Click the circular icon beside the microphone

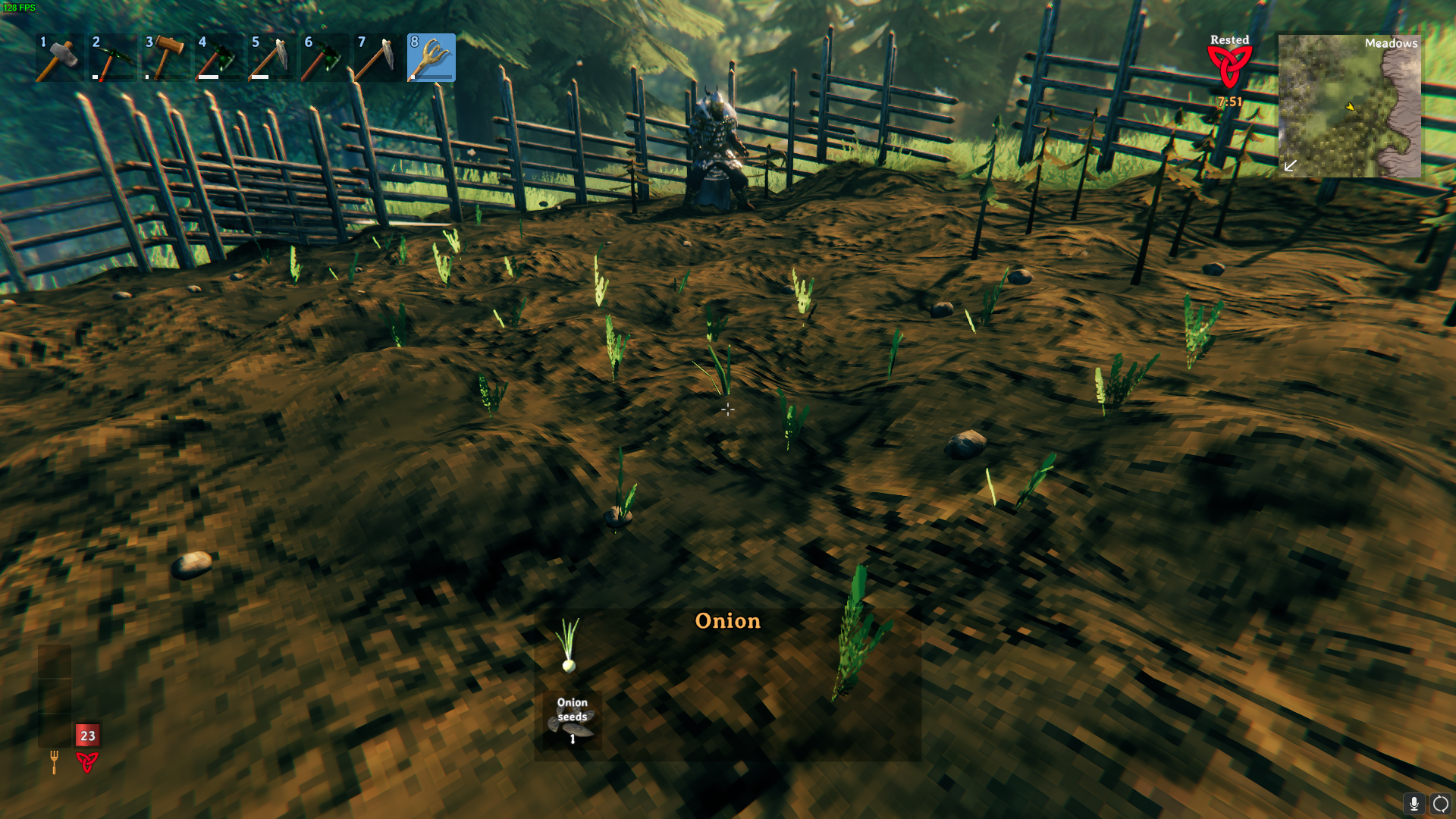click(1440, 804)
